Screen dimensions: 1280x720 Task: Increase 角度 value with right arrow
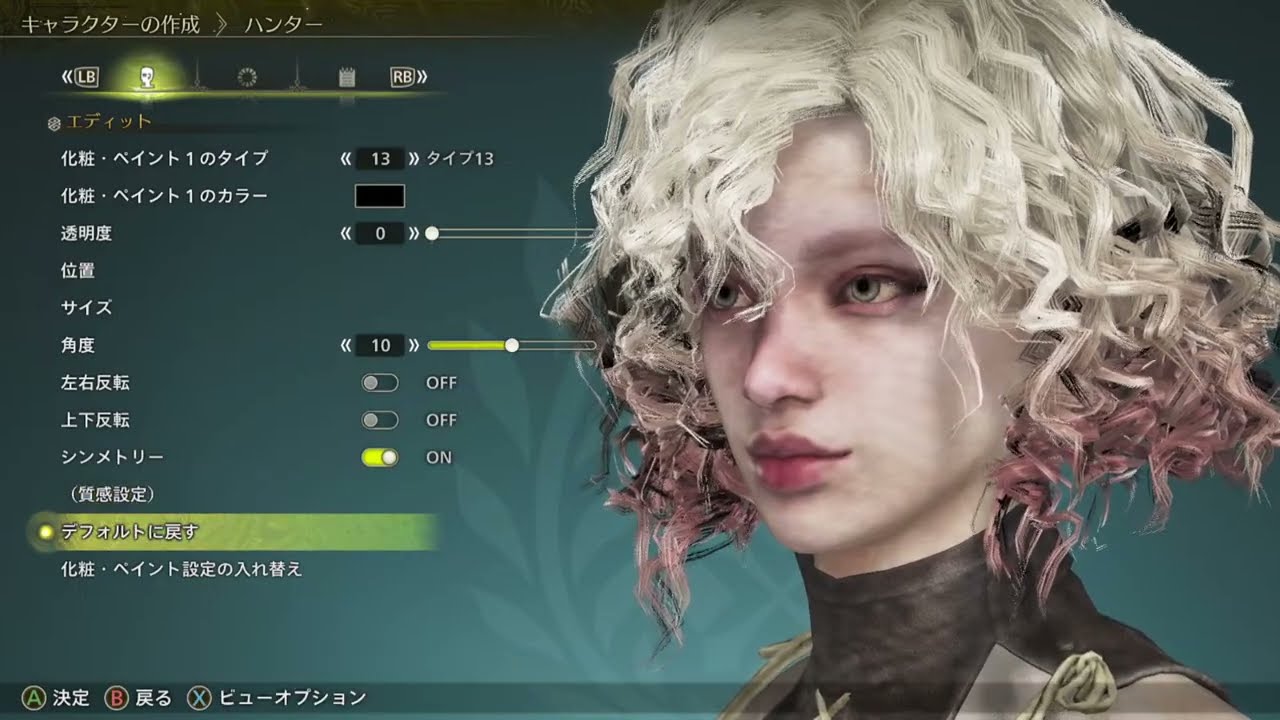pyautogui.click(x=414, y=345)
